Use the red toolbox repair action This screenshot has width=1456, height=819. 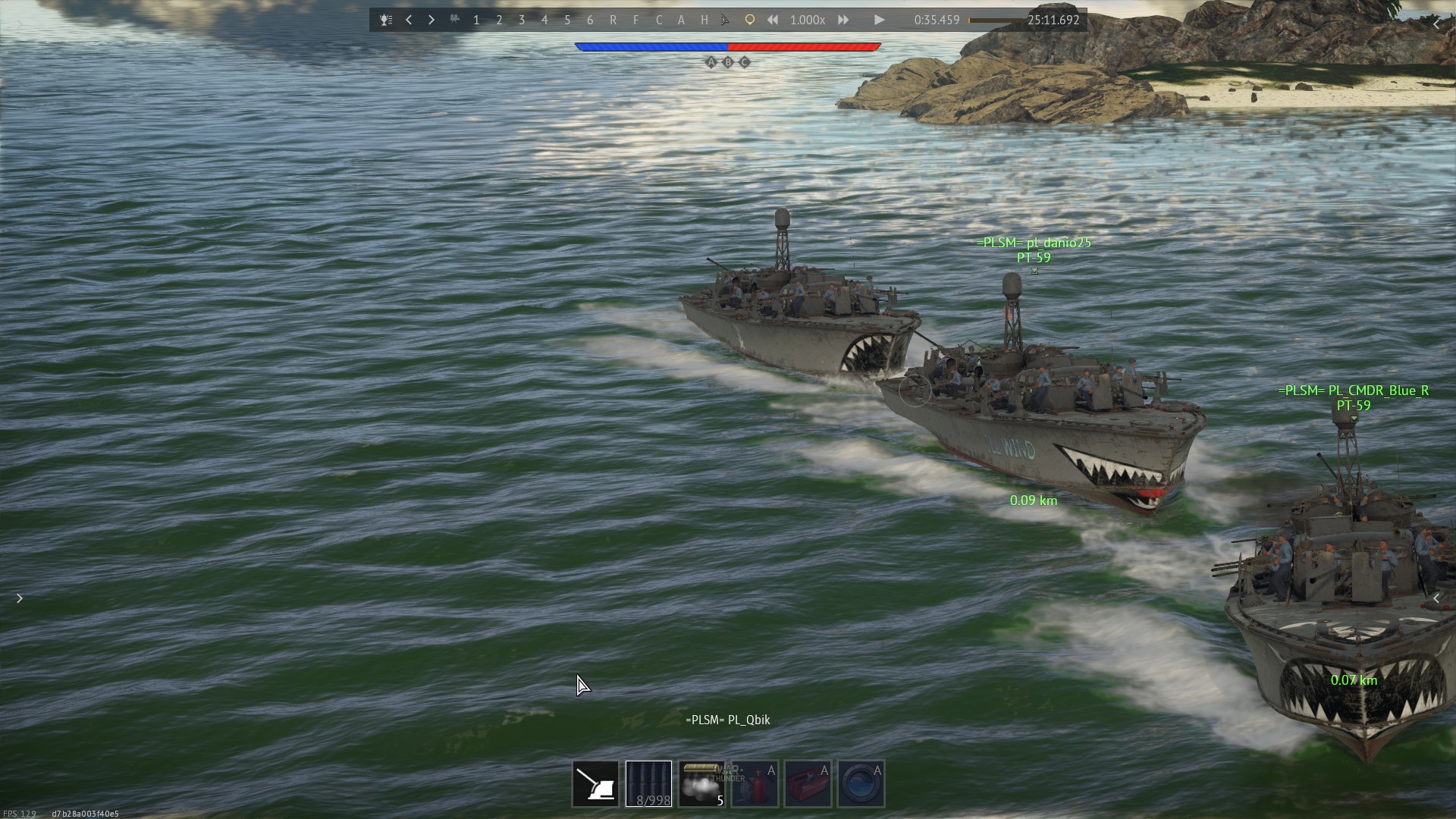pyautogui.click(x=808, y=783)
